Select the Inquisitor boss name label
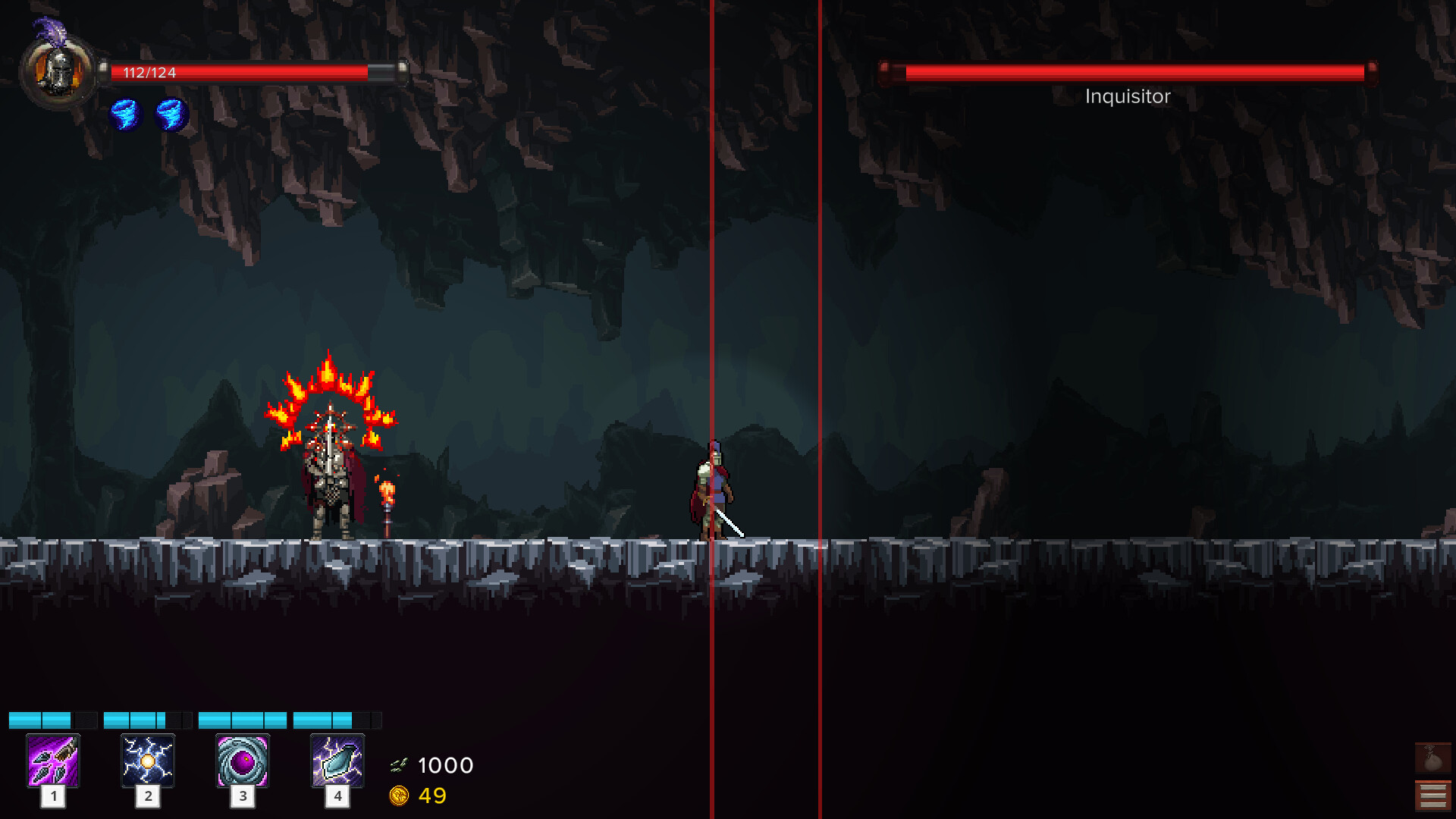Image resolution: width=1456 pixels, height=819 pixels. pos(1127,96)
